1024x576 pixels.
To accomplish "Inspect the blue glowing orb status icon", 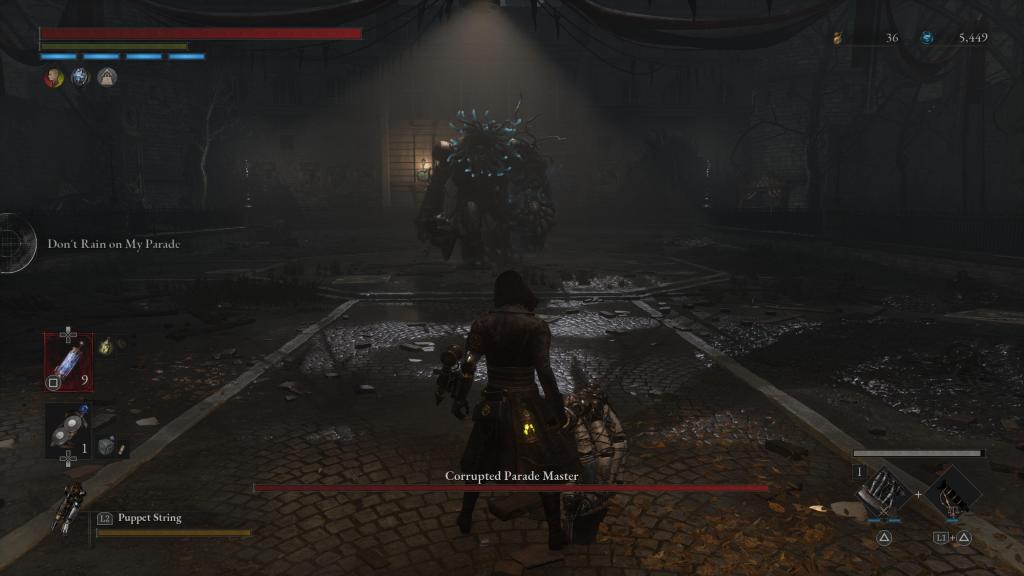I will coord(80,78).
